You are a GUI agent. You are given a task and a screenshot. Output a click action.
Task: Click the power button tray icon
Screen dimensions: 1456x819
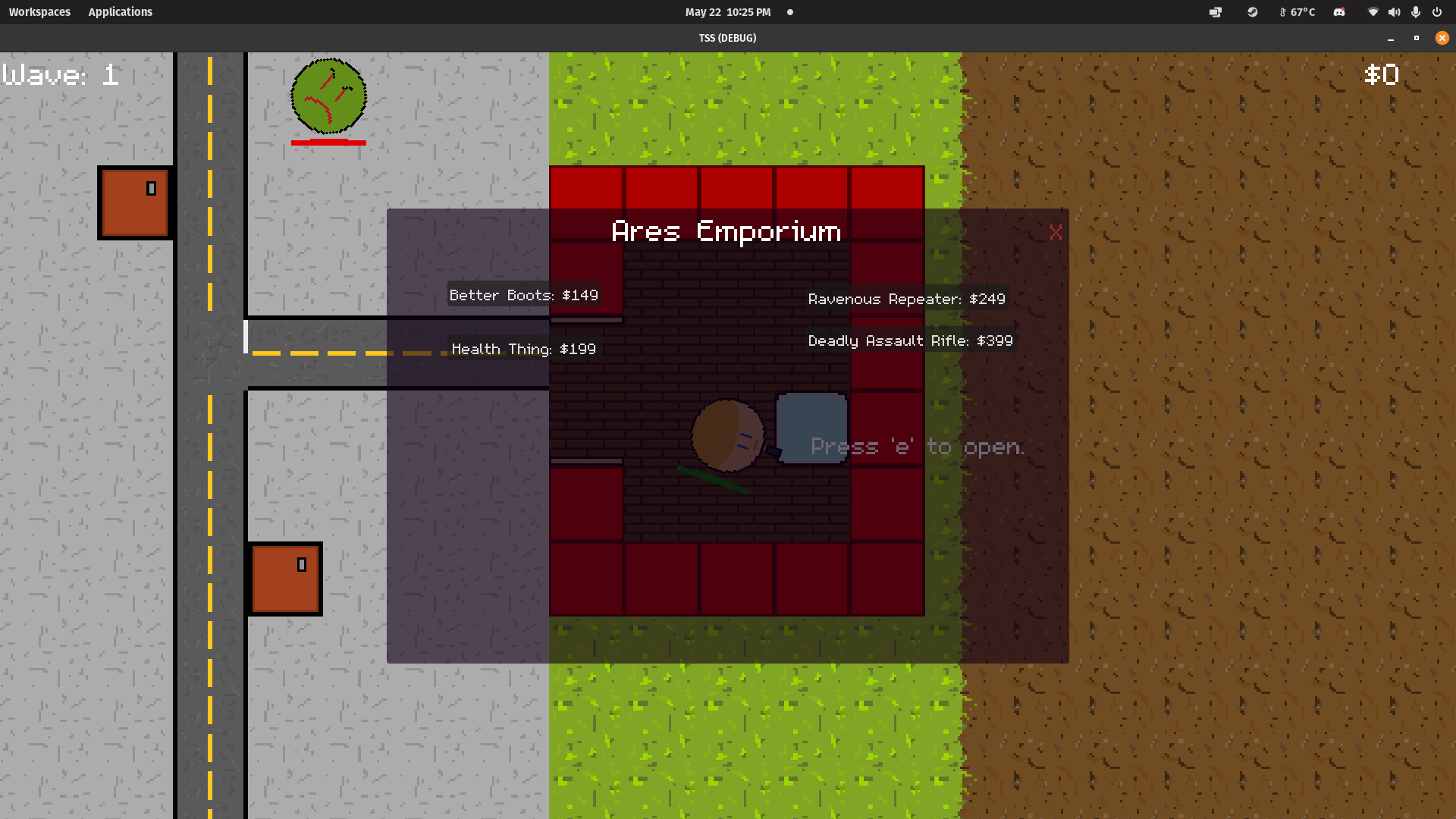click(x=1437, y=12)
